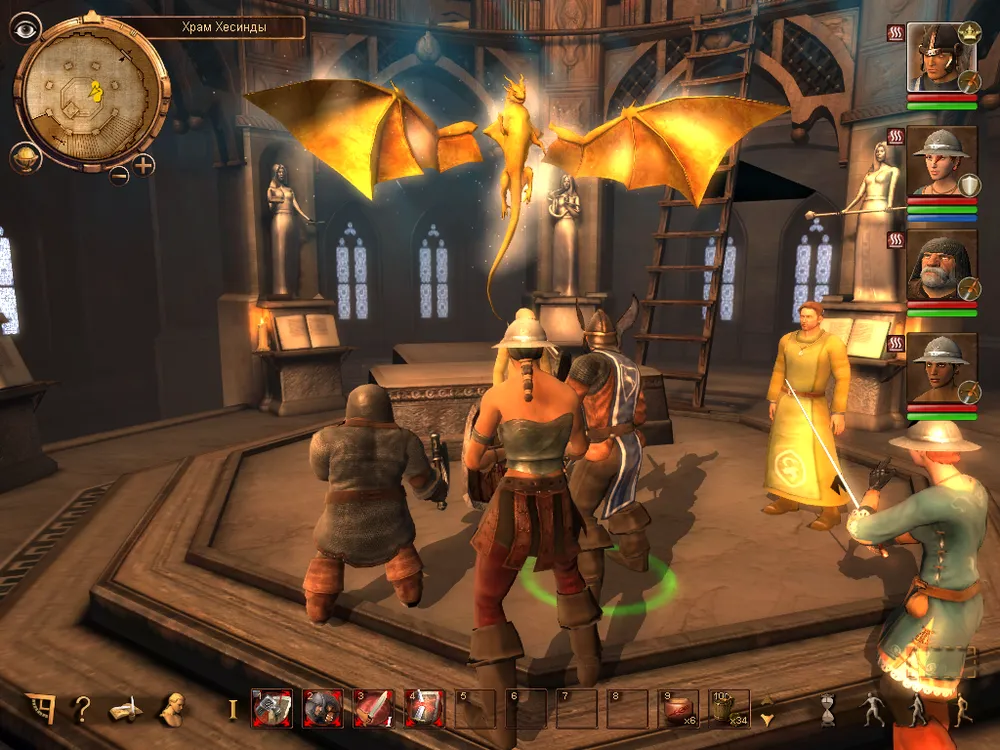The width and height of the screenshot is (1000, 750).
Task: Select the woman in kettle helmet portrait
Action: tap(940, 162)
